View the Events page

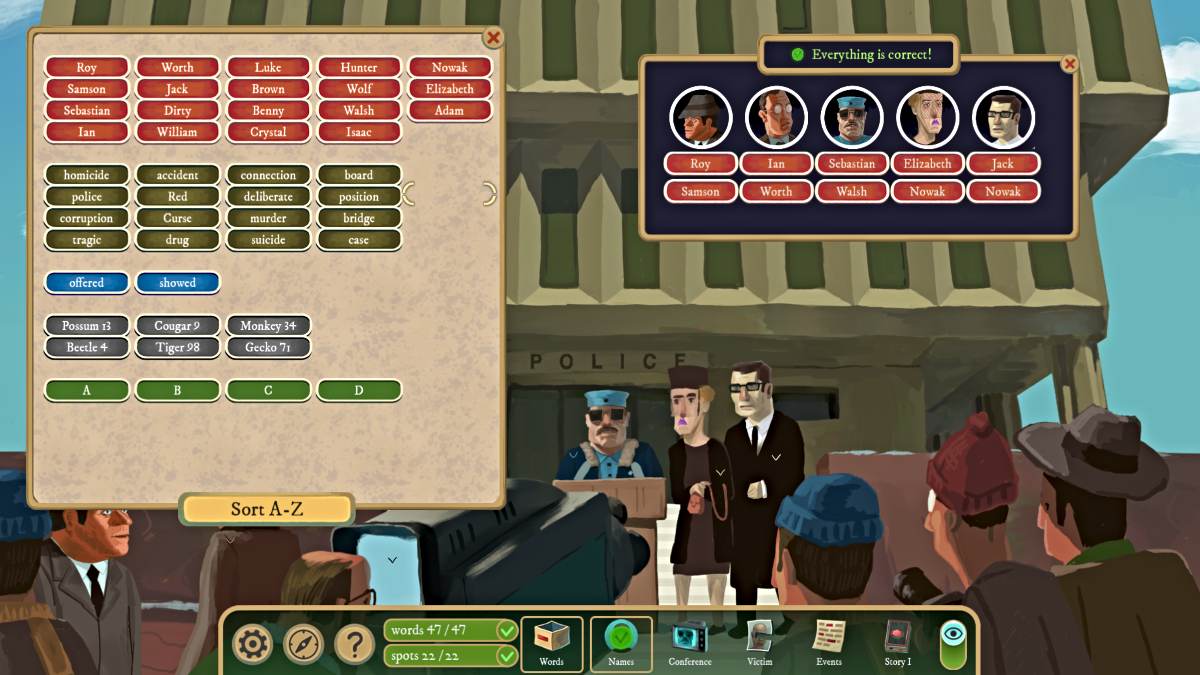pyautogui.click(x=829, y=643)
